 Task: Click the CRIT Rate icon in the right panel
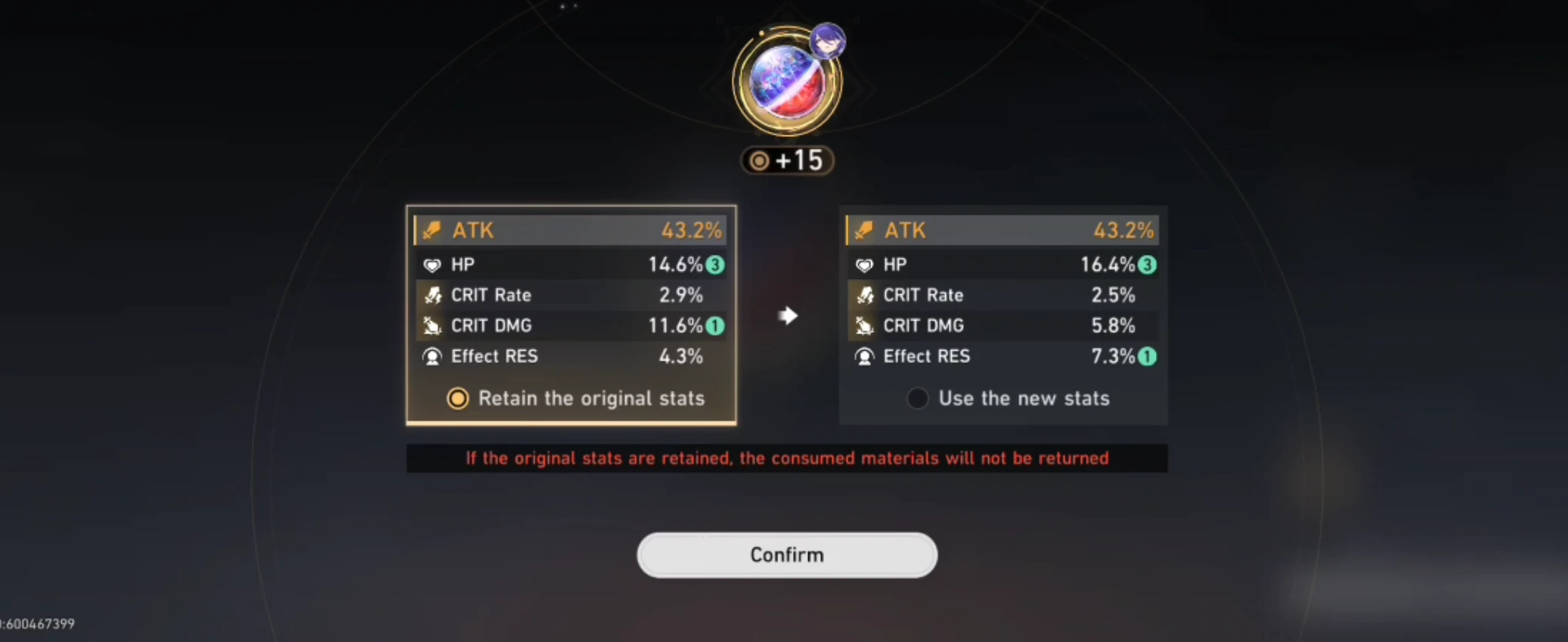pyautogui.click(x=864, y=295)
